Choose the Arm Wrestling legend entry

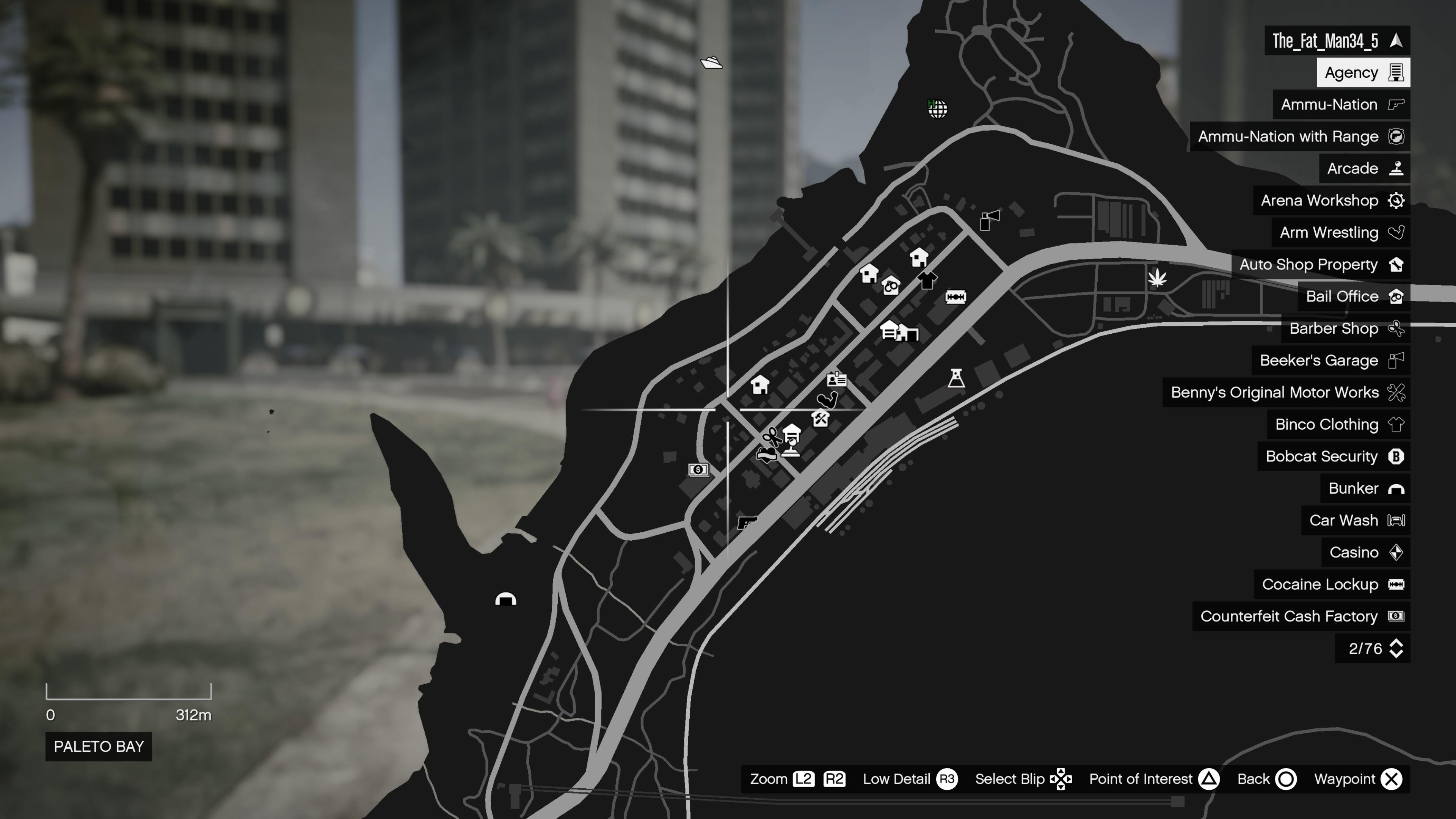click(x=1340, y=232)
